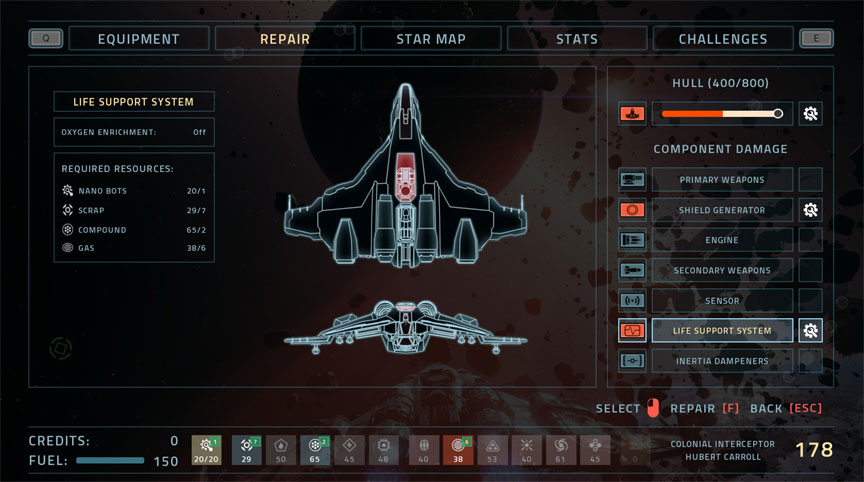Click the red gas resource slot
Screen dimensions: 864x482
[x=459, y=450]
